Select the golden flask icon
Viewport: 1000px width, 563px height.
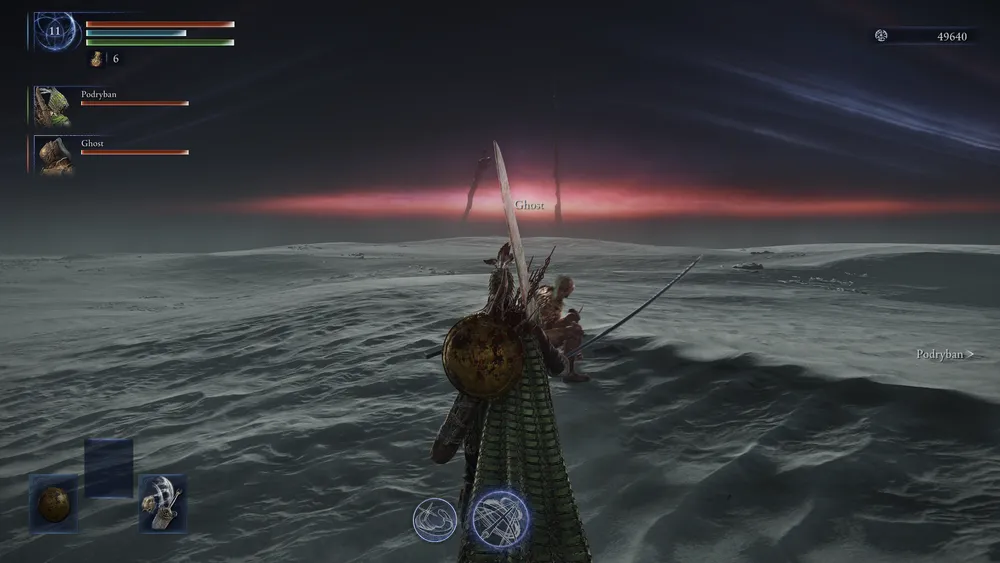click(x=97, y=59)
